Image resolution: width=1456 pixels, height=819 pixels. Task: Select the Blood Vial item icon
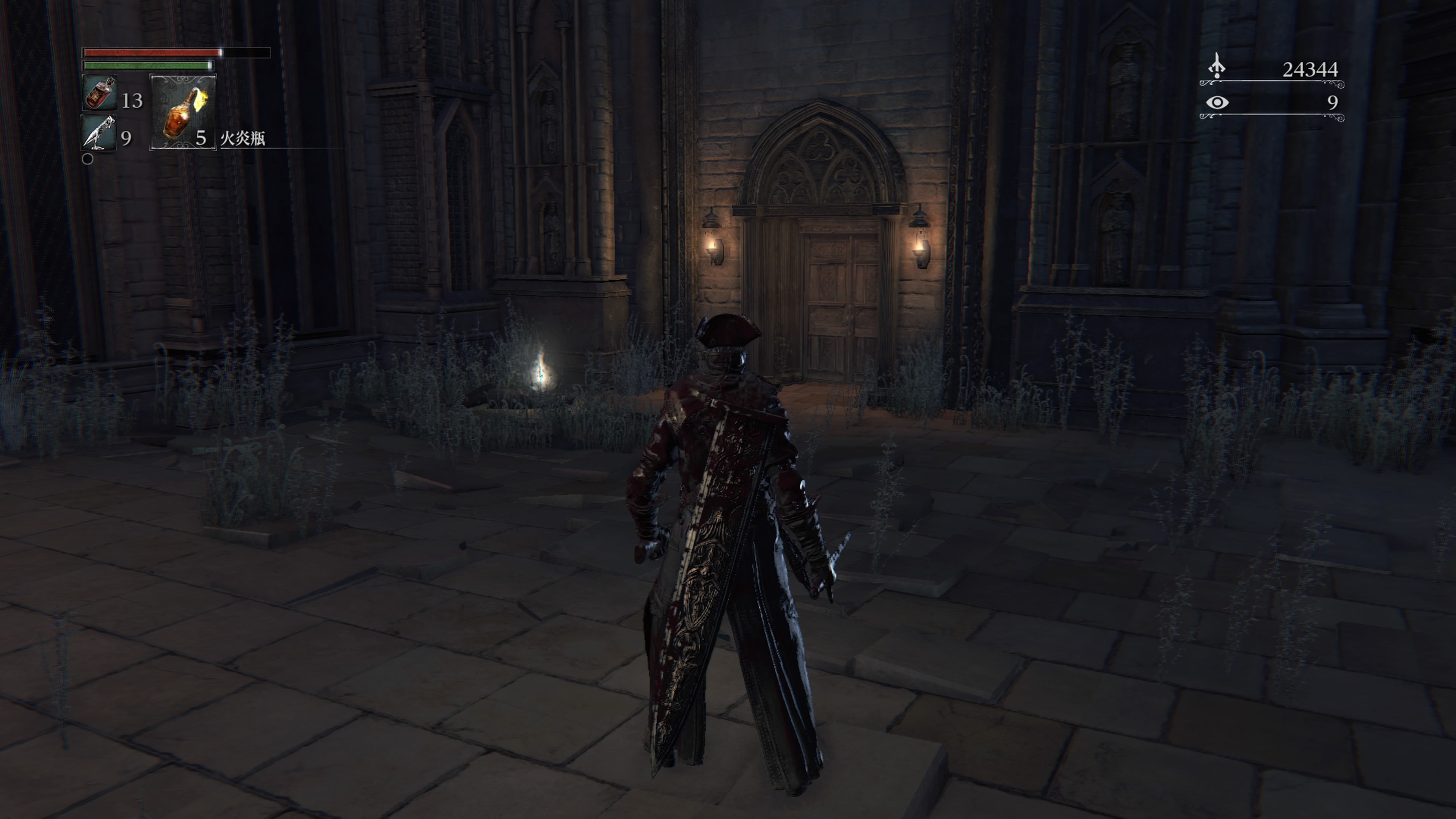coord(99,93)
